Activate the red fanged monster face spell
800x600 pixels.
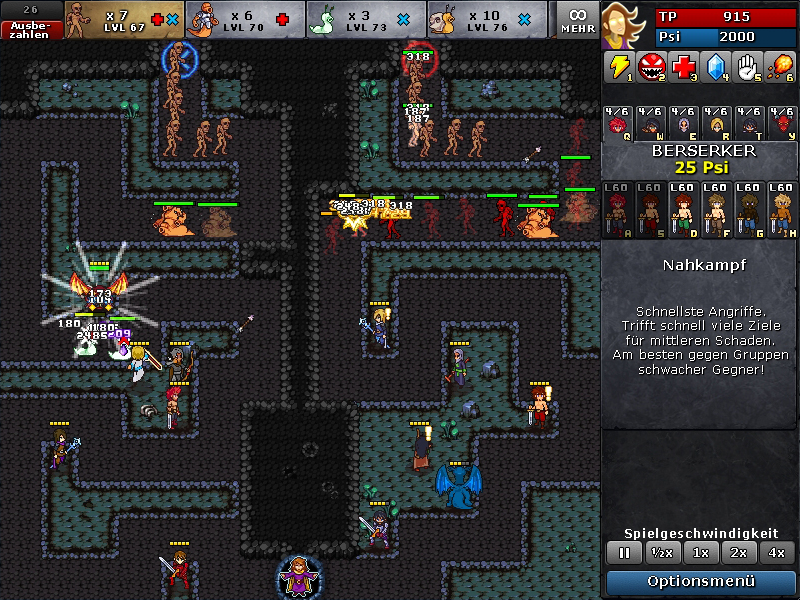click(651, 67)
